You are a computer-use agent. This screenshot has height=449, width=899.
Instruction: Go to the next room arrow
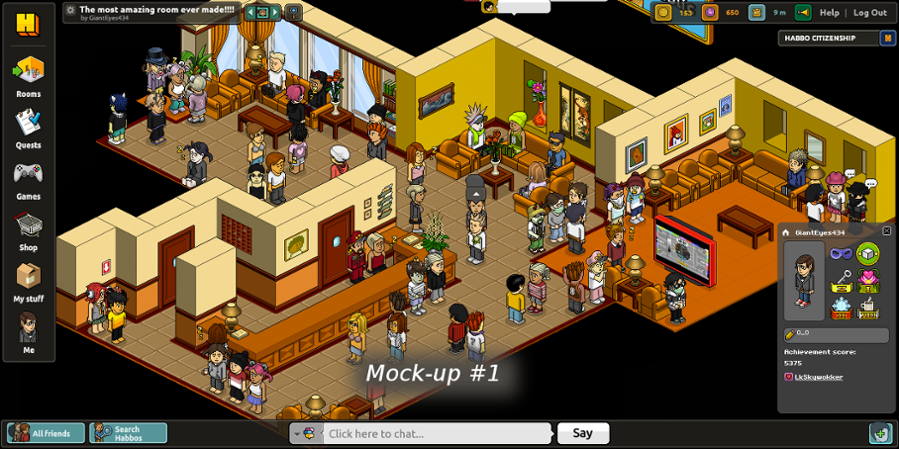coord(276,13)
